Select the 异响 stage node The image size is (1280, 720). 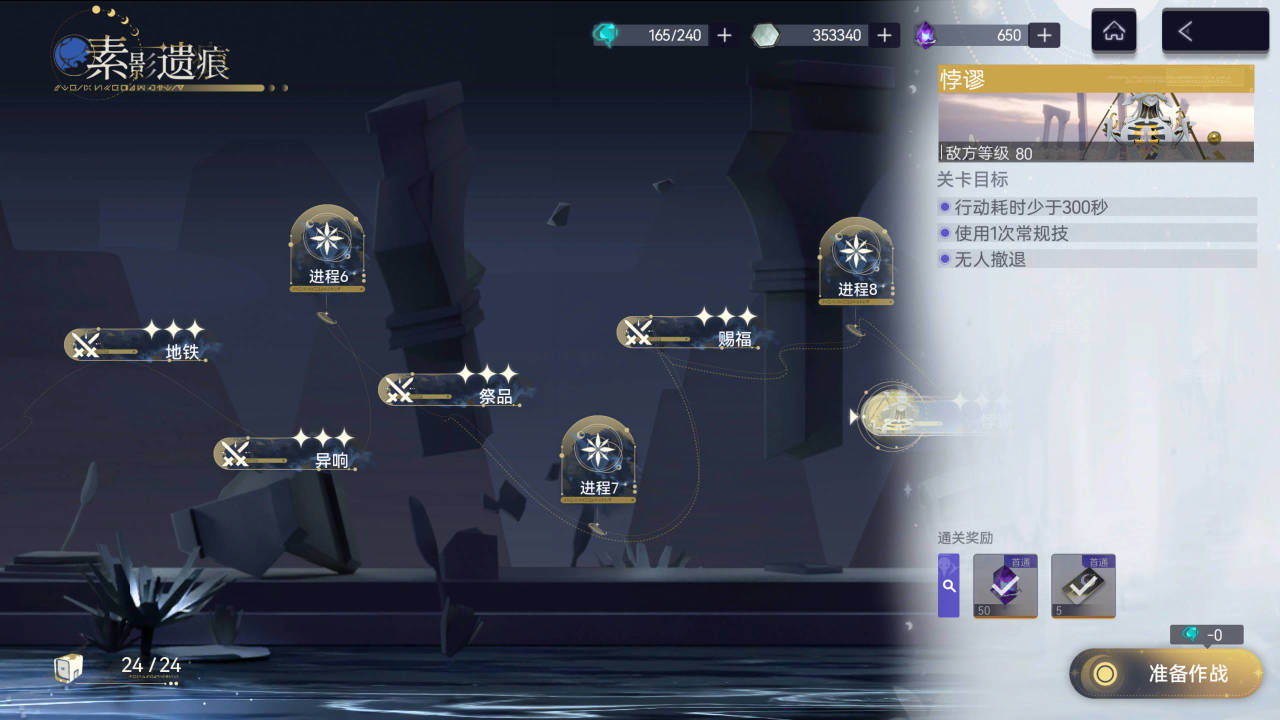pos(290,455)
